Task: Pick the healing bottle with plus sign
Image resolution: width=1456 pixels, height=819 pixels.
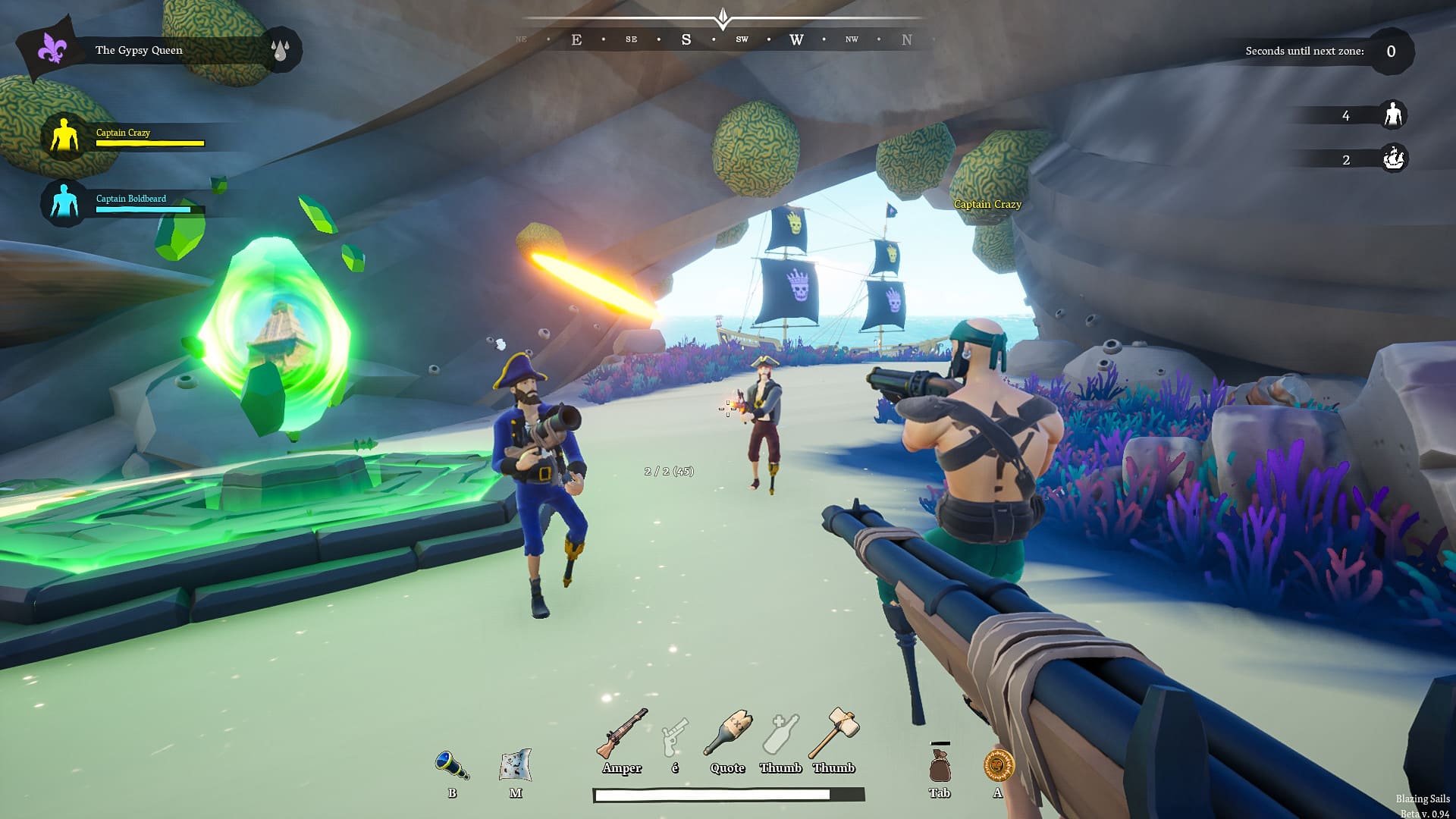Action: (x=781, y=734)
